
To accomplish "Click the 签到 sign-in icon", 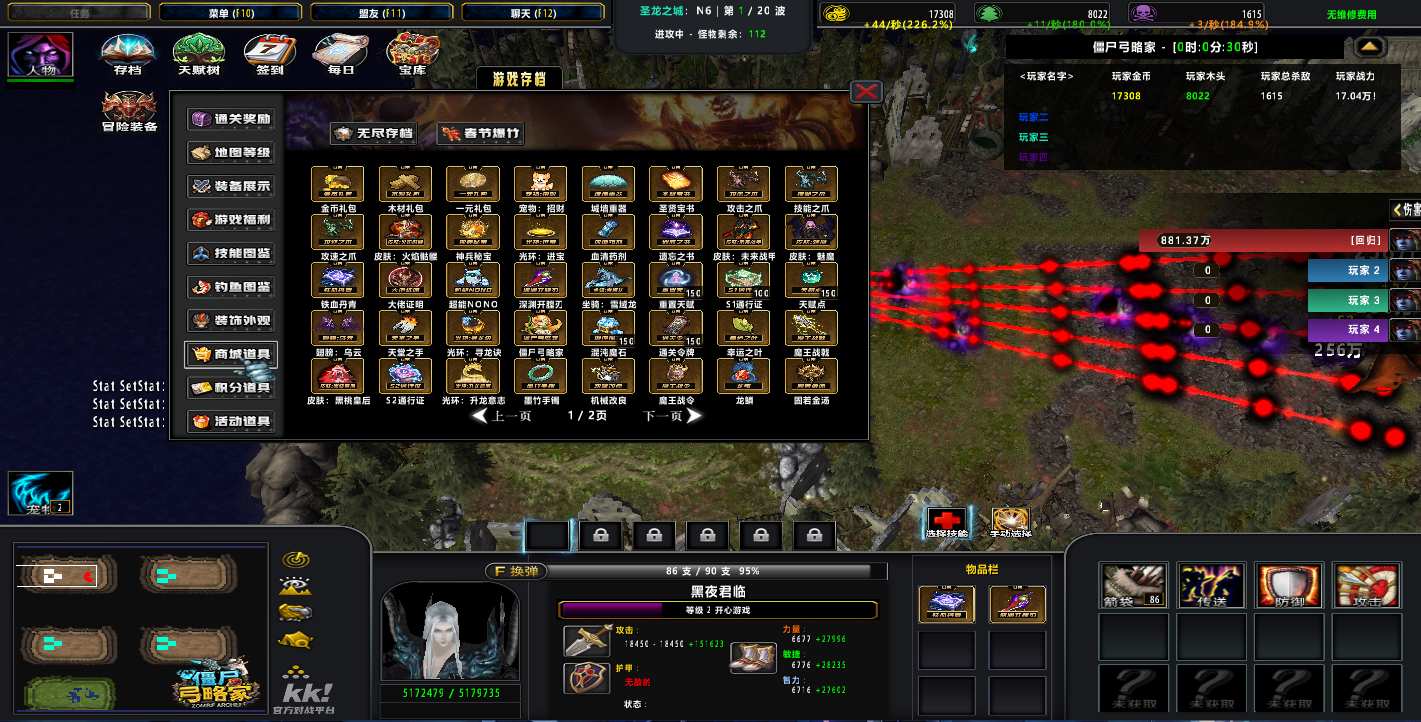I will (x=268, y=50).
